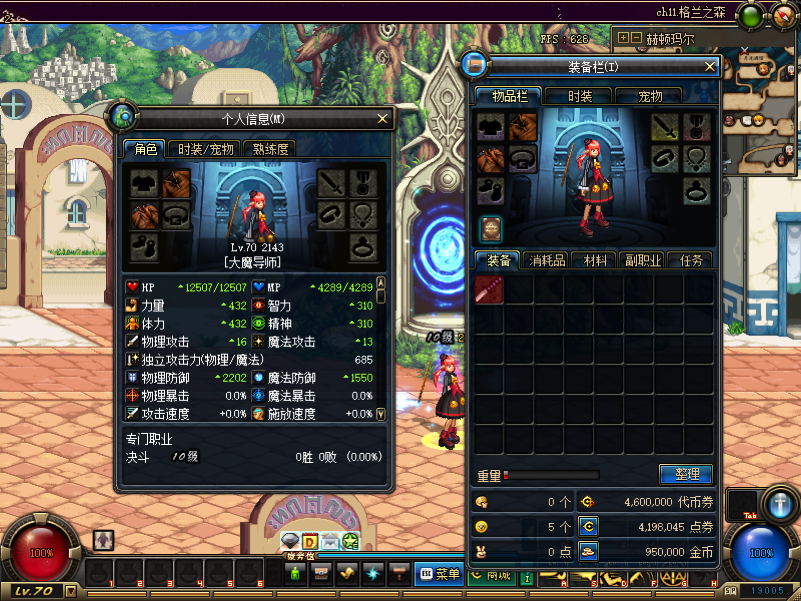Open the 熟练度 proficiency tab

pyautogui.click(x=271, y=149)
